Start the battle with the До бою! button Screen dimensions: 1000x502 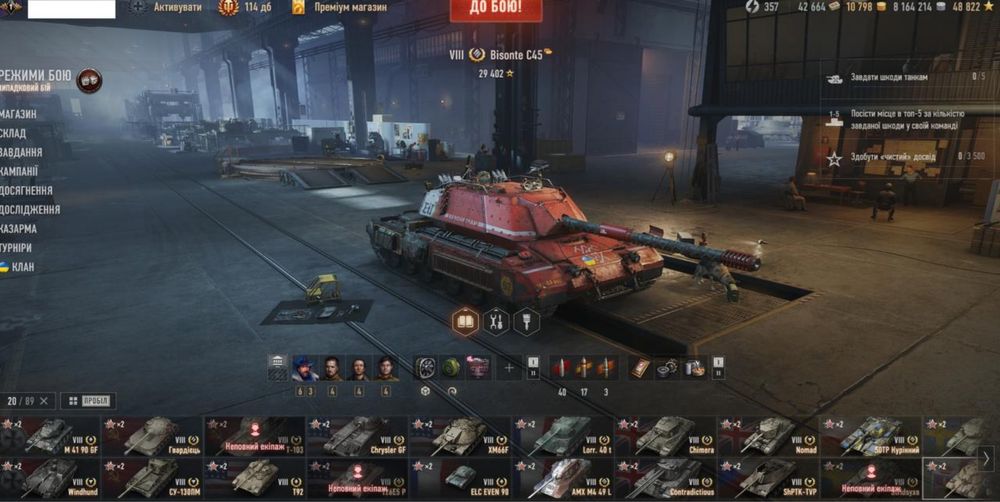pyautogui.click(x=496, y=9)
